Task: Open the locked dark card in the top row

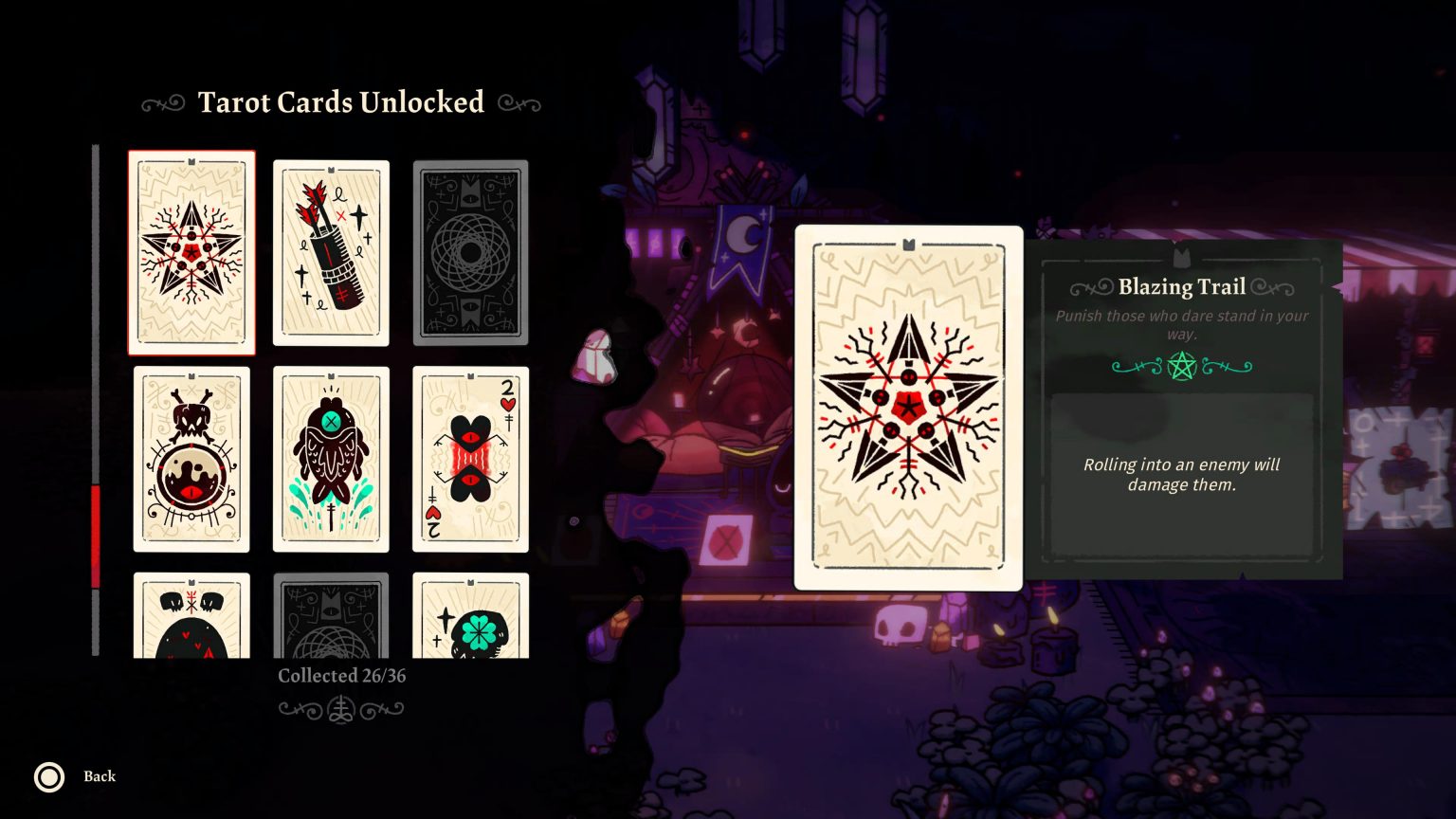Action: click(x=470, y=251)
